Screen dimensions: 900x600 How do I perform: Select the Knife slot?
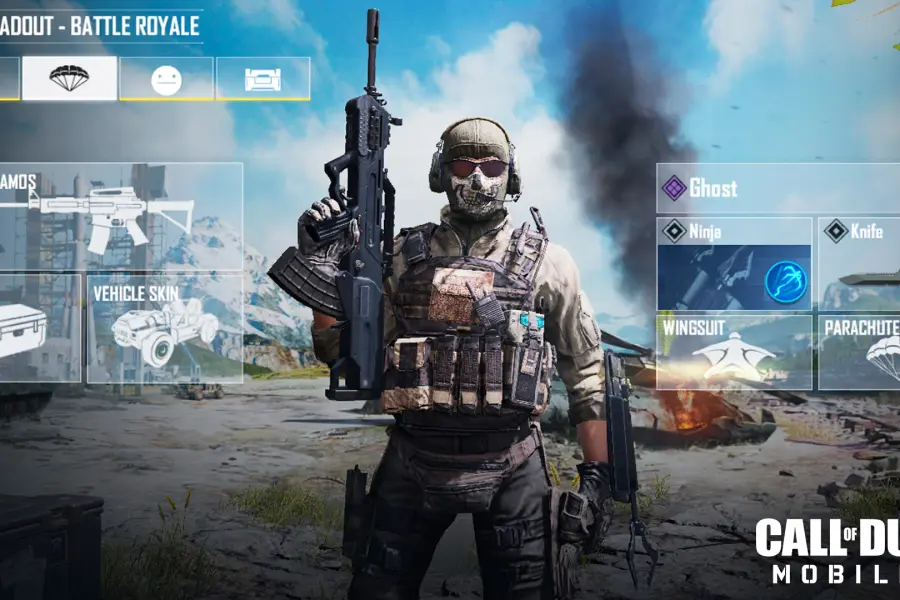(859, 264)
